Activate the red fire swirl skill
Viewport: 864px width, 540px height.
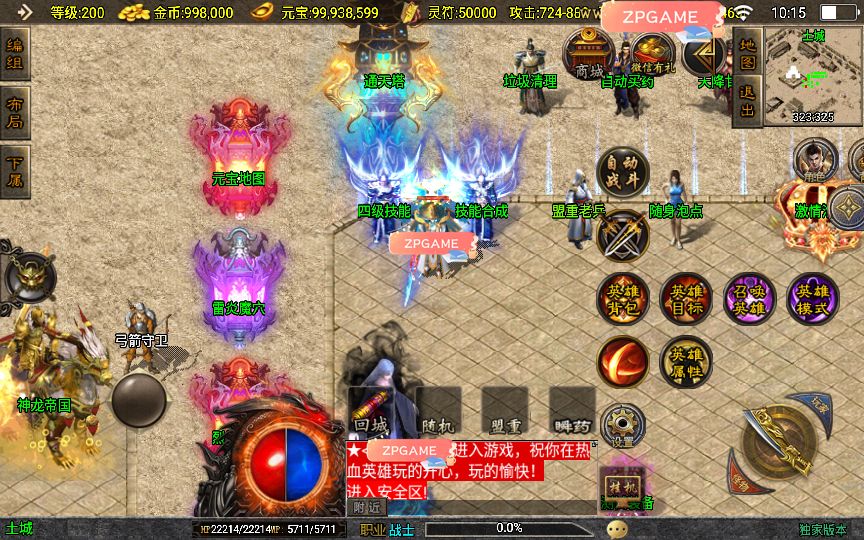pyautogui.click(x=622, y=362)
